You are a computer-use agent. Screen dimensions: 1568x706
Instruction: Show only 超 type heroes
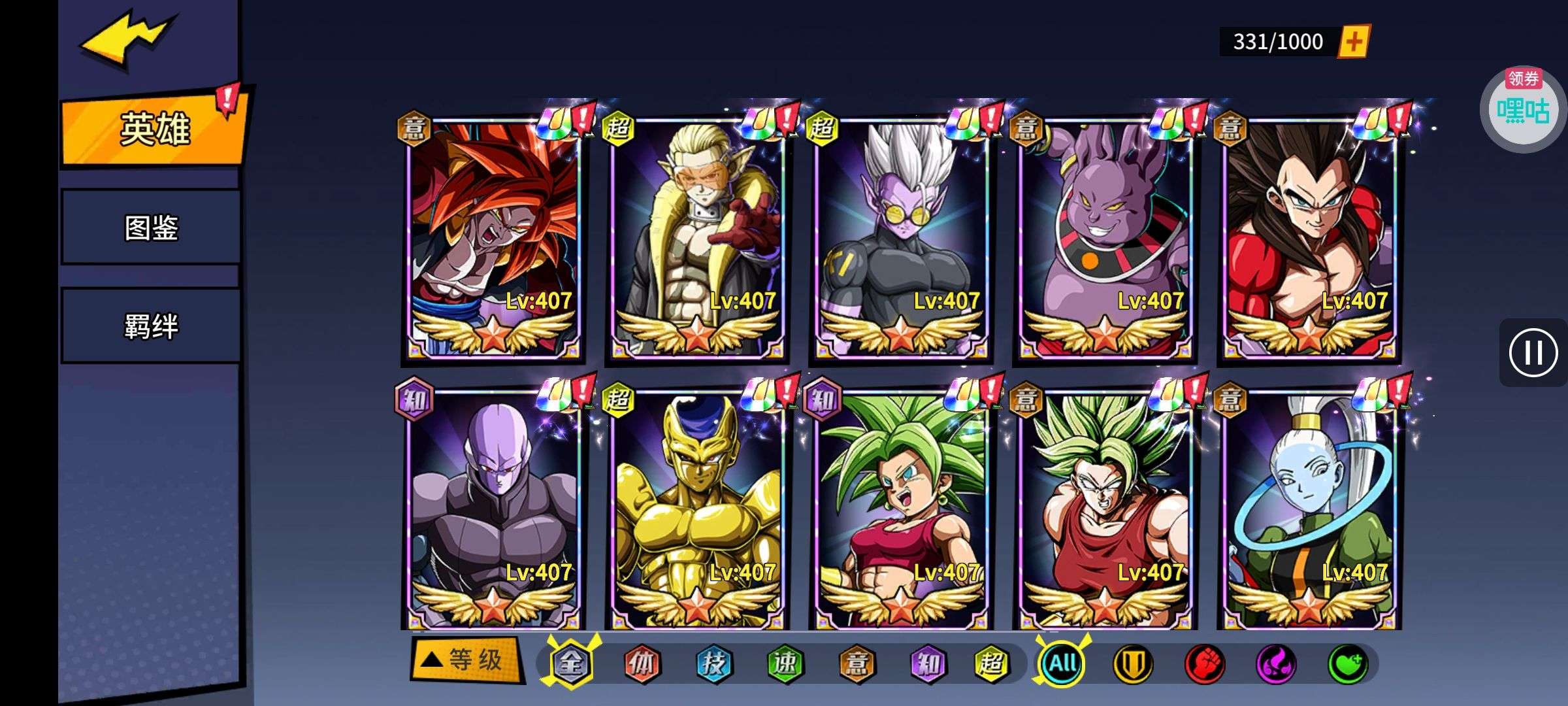991,664
